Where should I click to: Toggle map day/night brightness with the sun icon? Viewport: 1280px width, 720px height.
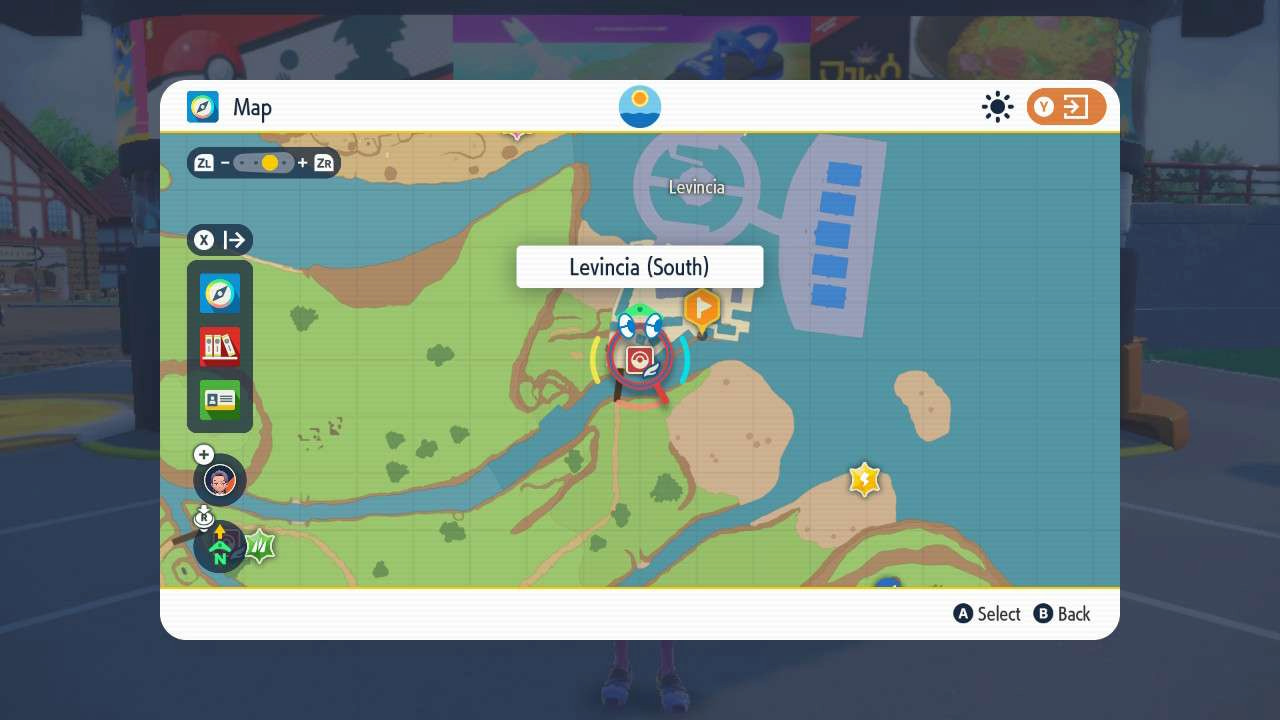[997, 106]
